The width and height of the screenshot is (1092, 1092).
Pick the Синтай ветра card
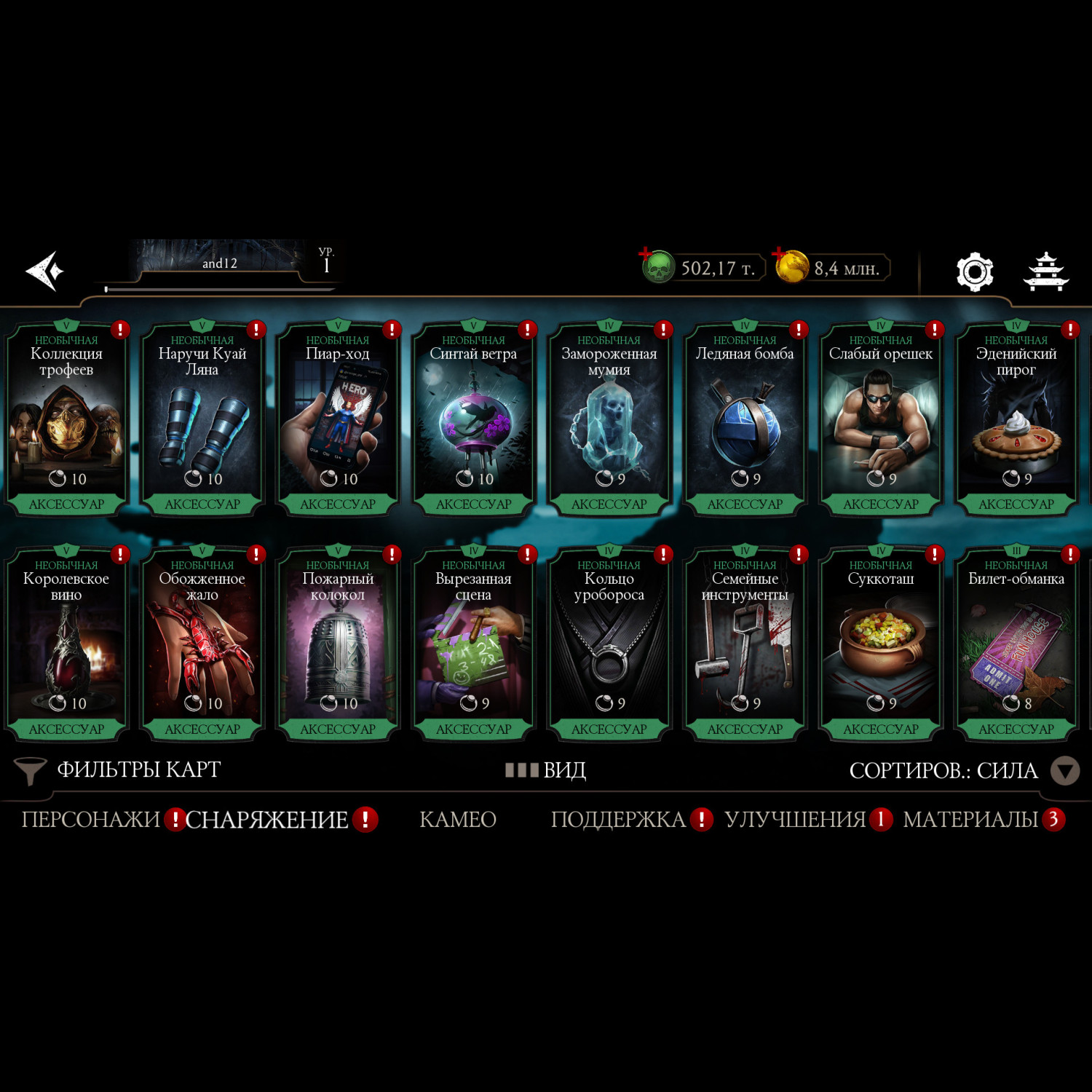473,420
